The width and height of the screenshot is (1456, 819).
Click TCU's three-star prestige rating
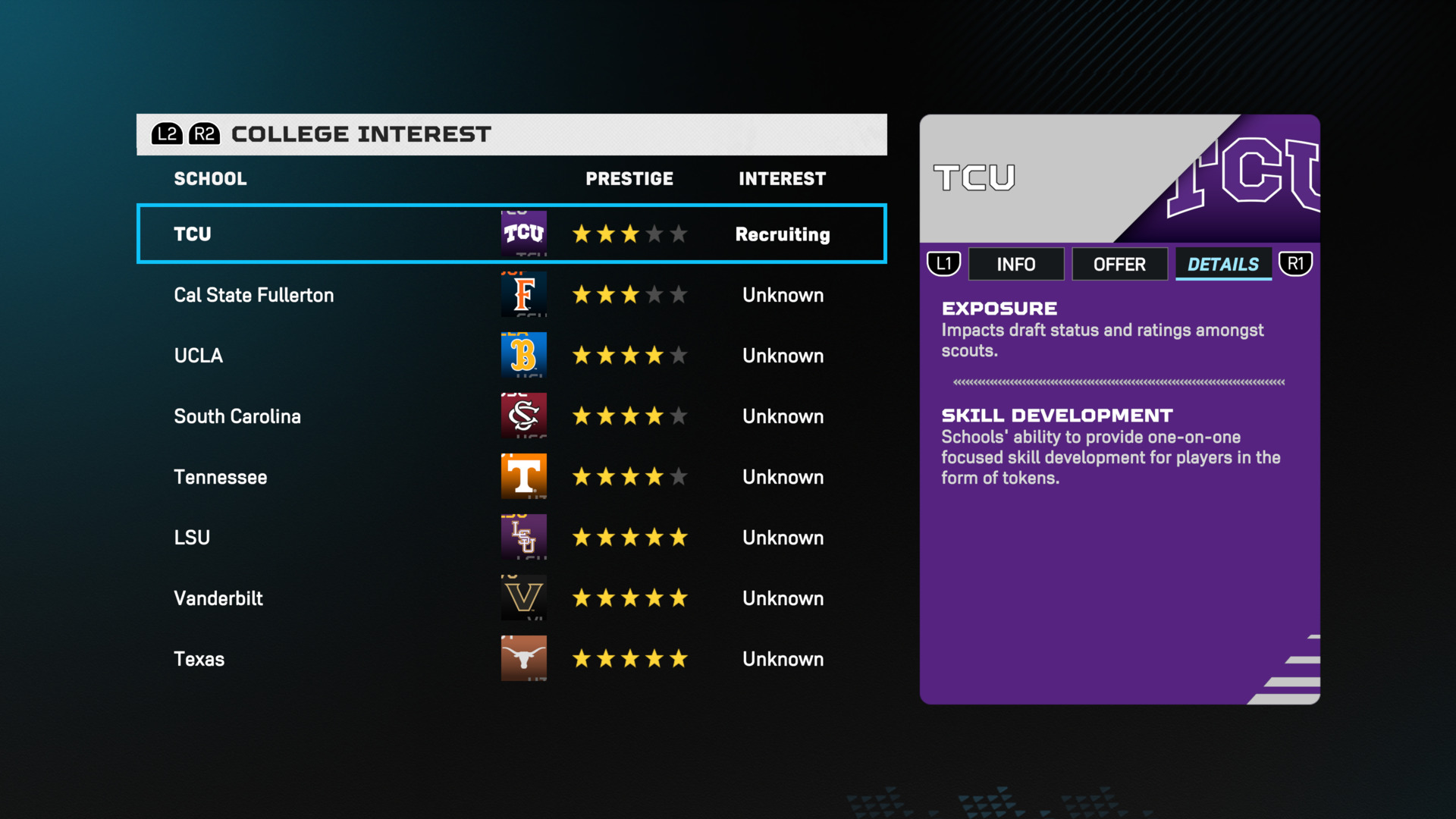[x=629, y=234]
